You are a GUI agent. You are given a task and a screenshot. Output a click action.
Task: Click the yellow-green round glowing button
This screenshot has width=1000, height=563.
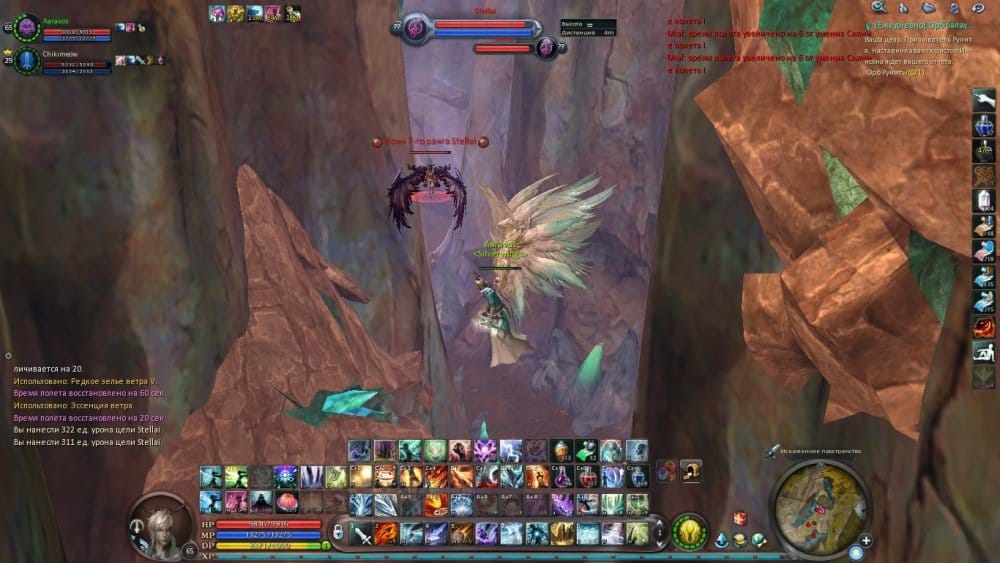(x=687, y=530)
